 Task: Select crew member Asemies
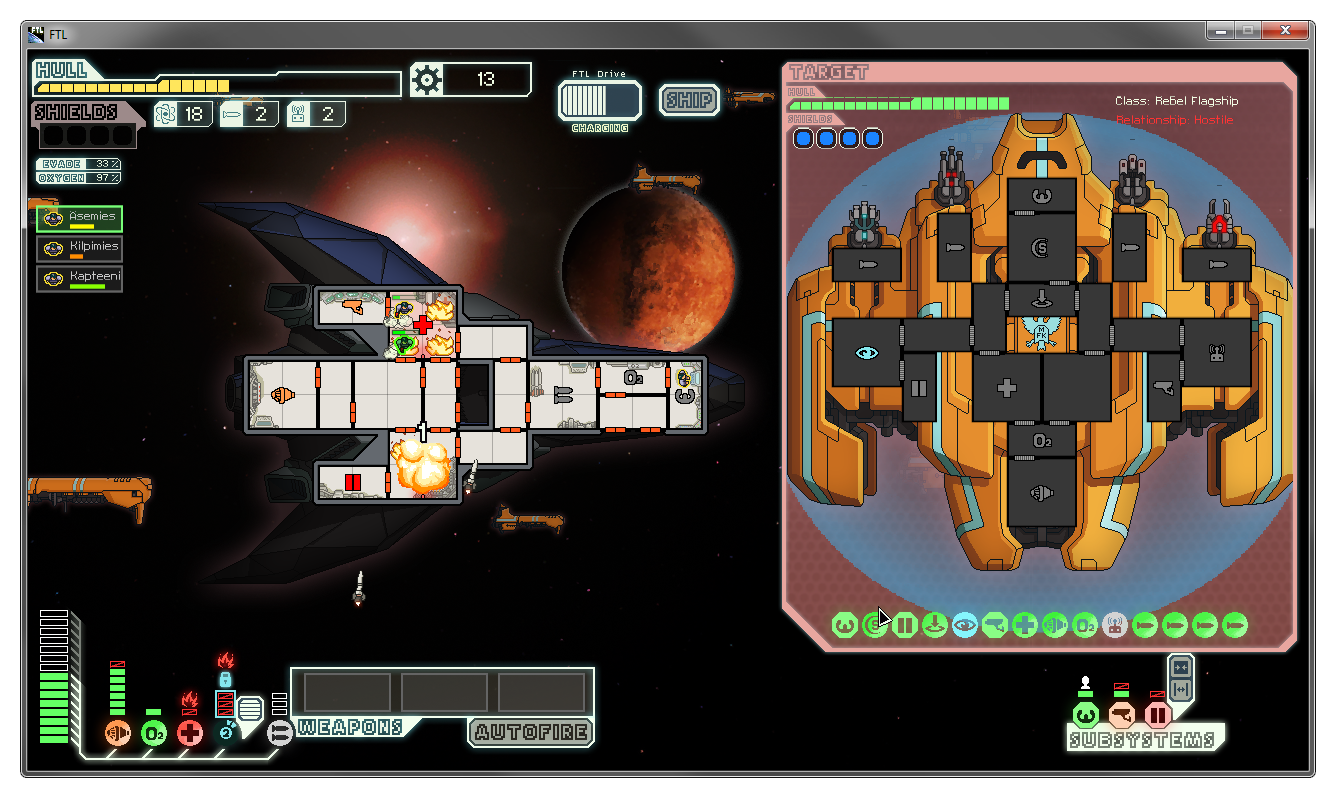pyautogui.click(x=80, y=219)
